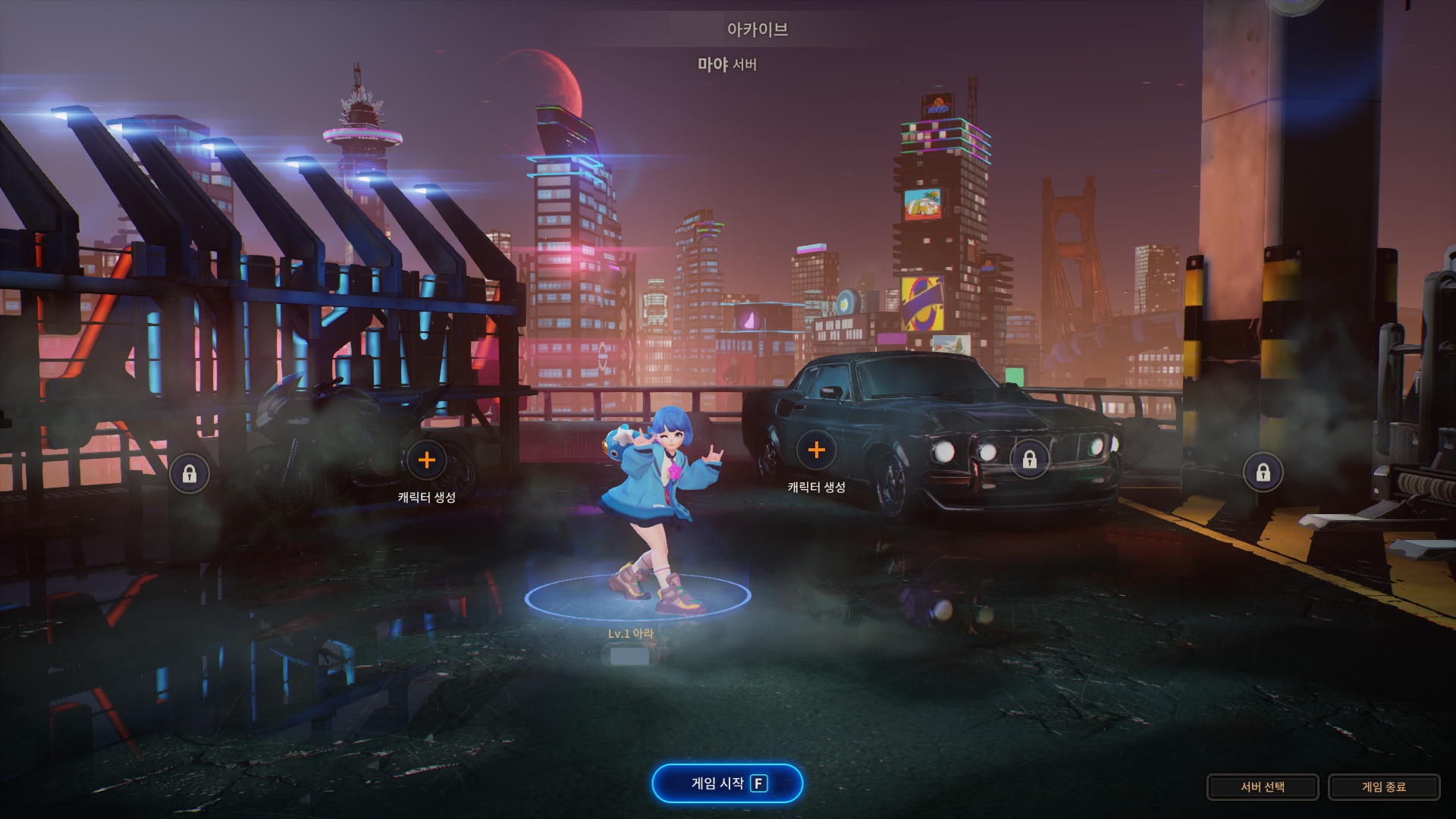Select the locked slot on the car's grille

tap(1029, 460)
